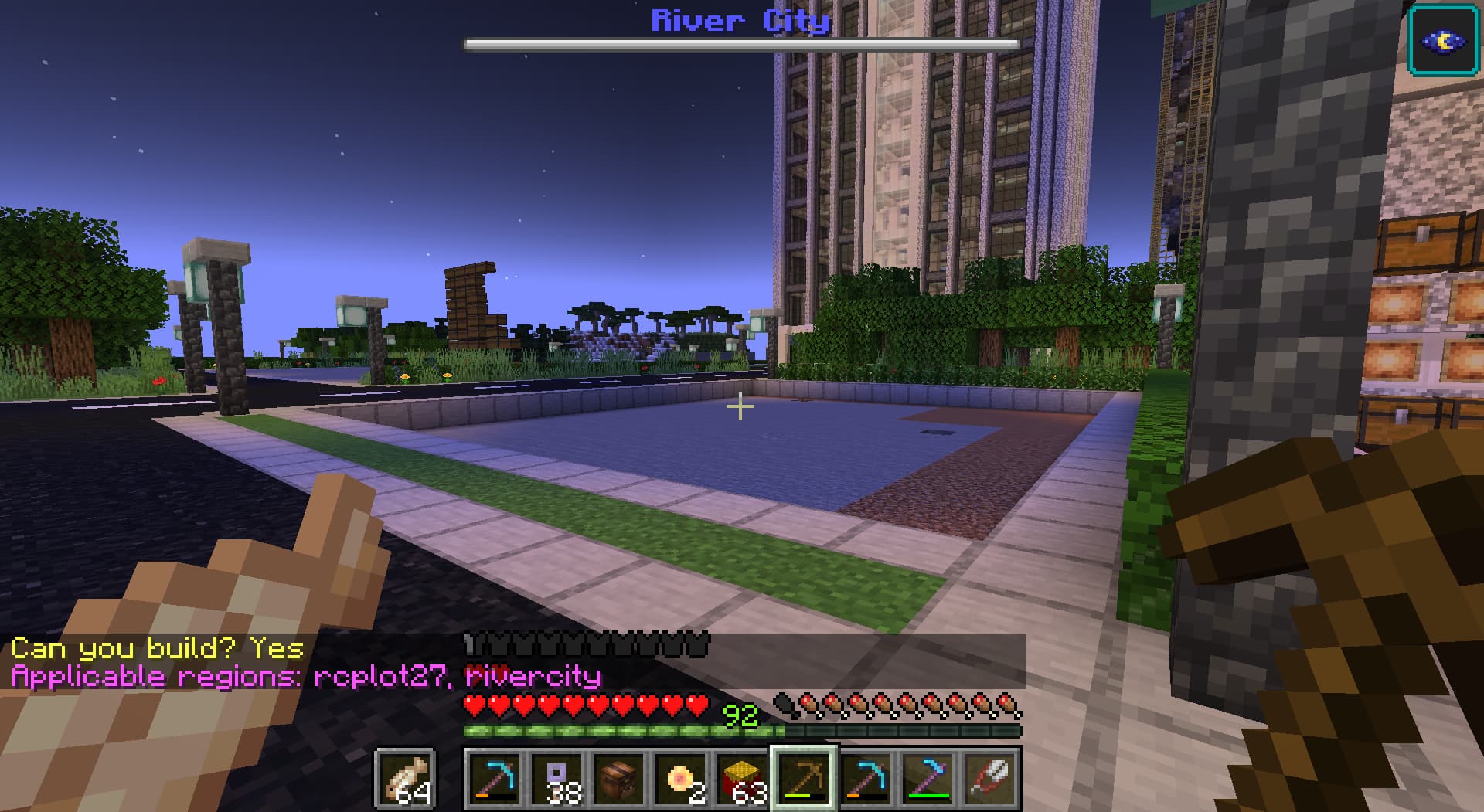The width and height of the screenshot is (1484, 812).
Task: Choose the wooden barrel hotbar slot
Action: point(618,778)
